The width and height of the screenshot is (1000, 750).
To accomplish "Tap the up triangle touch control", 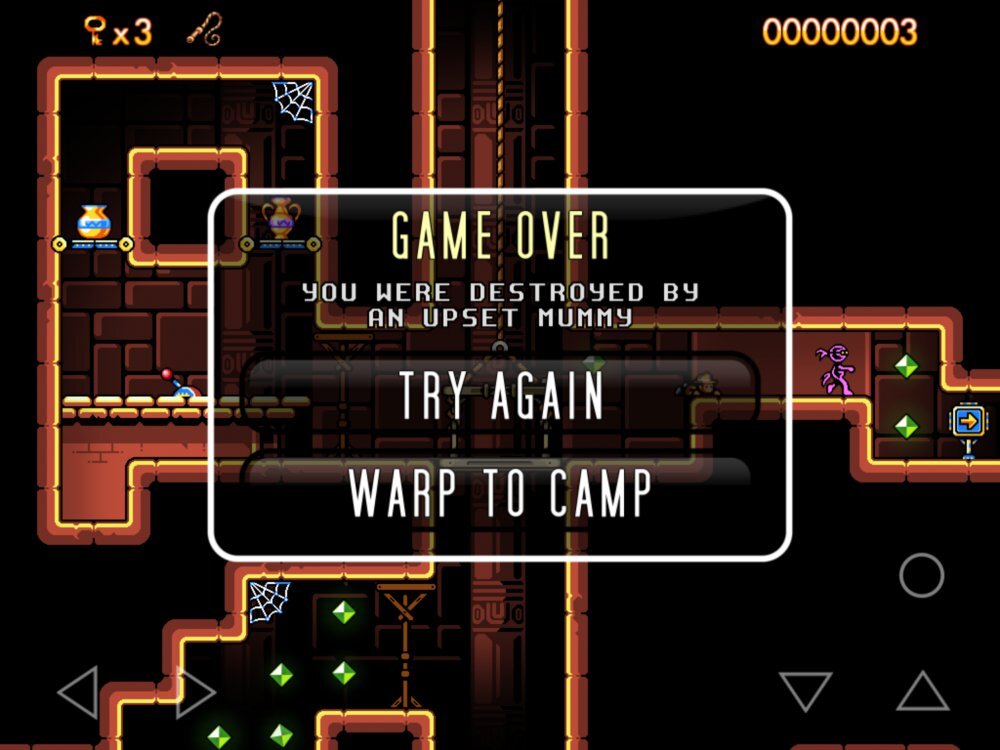I will tap(922, 691).
